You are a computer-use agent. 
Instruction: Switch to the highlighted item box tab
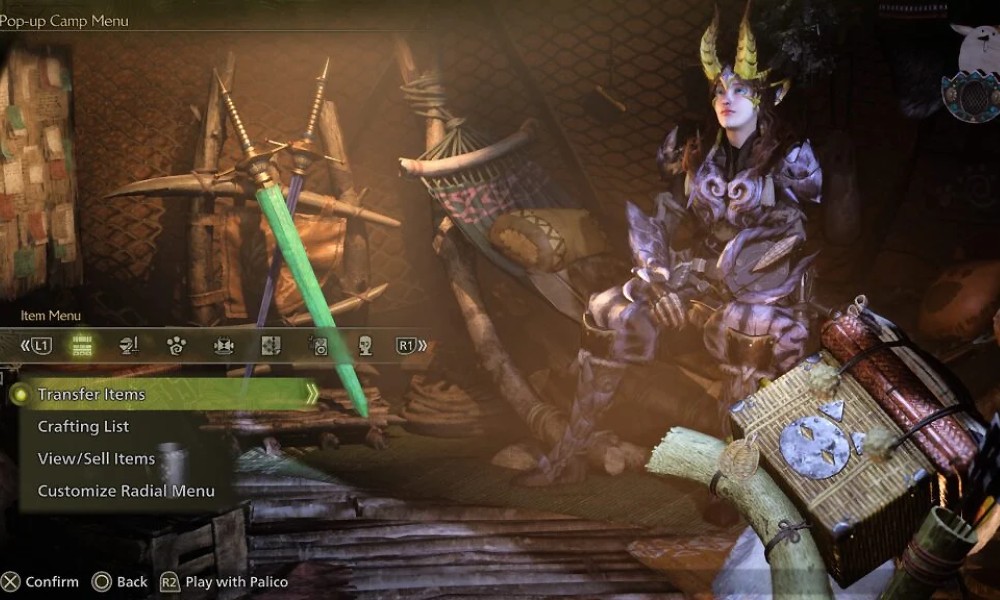click(82, 346)
